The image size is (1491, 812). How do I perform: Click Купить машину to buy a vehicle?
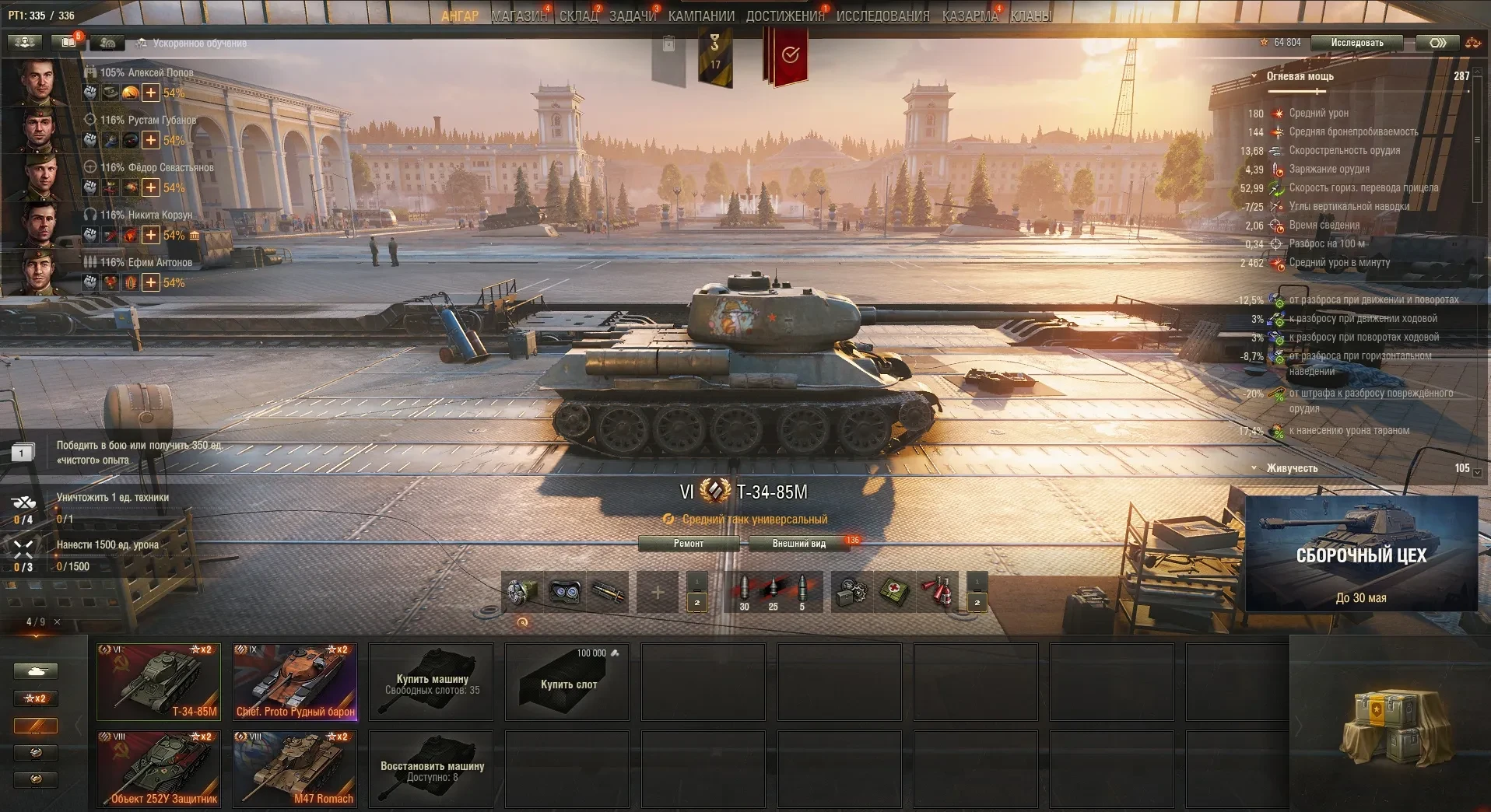[432, 682]
